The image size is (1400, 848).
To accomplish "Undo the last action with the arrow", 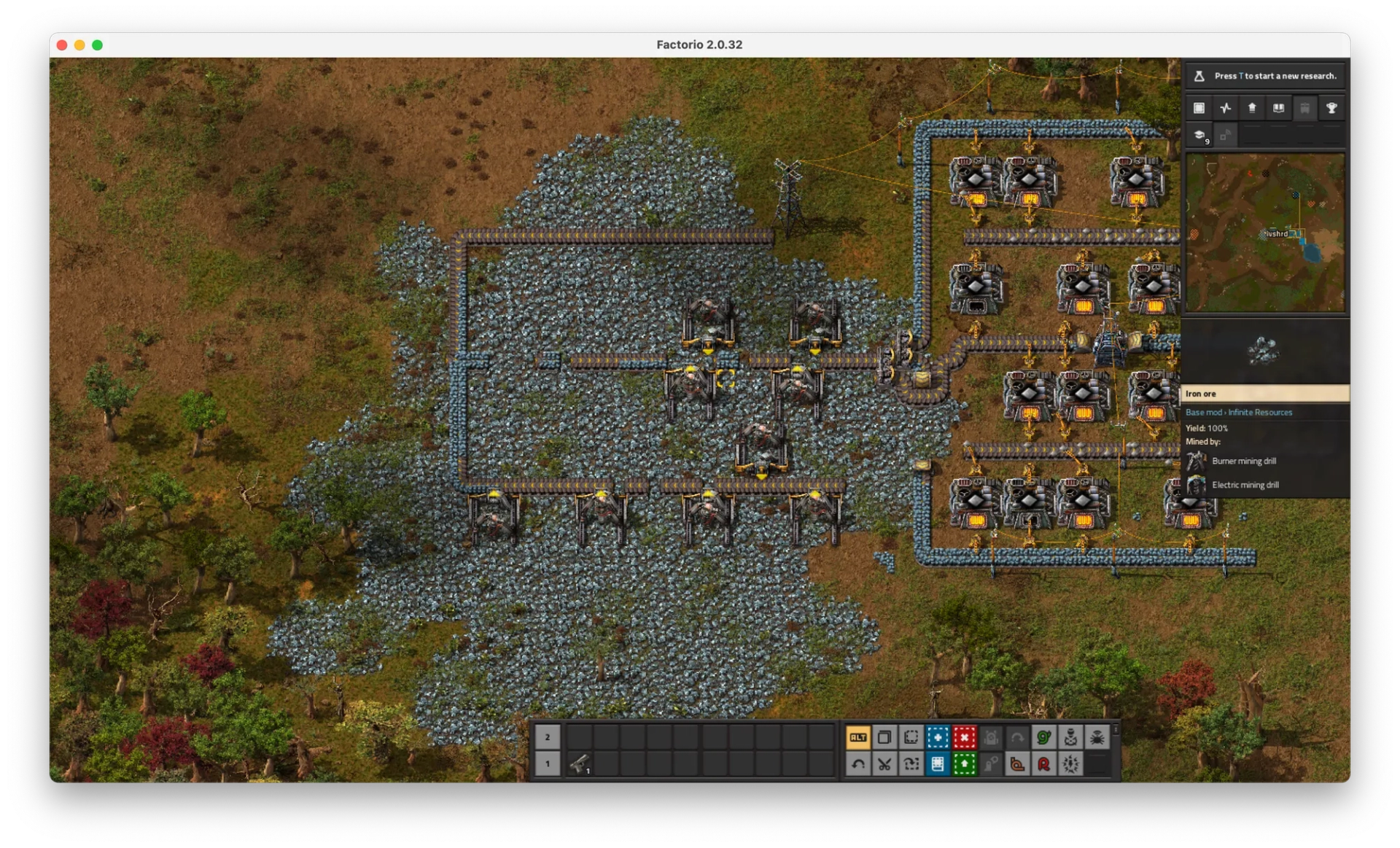I will [x=857, y=764].
